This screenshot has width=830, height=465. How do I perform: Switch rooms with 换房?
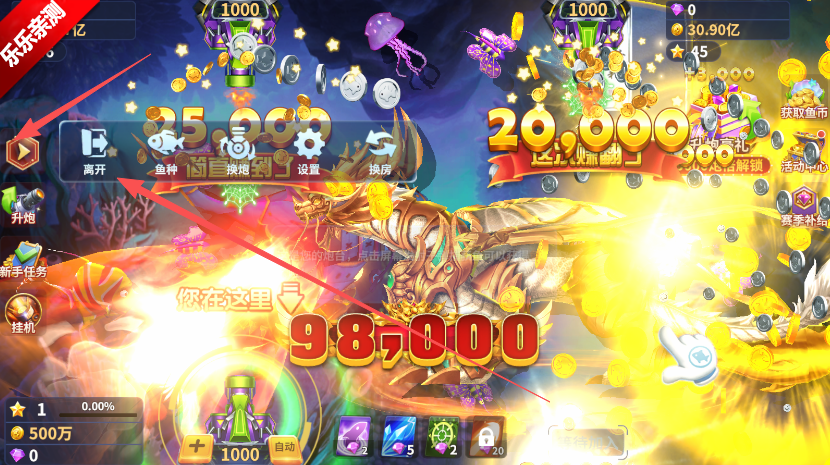point(380,152)
